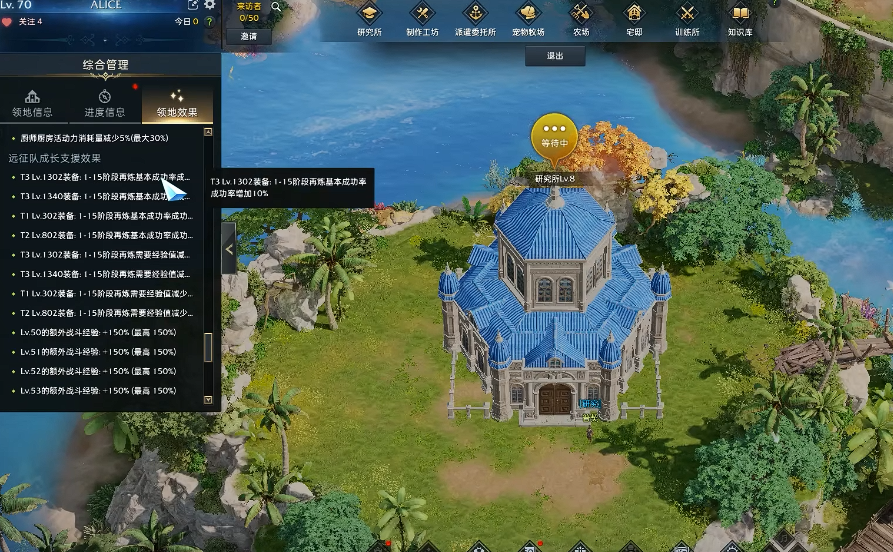Go to the 宠物牧场 pet ranch
893x552 pixels.
pyautogui.click(x=529, y=19)
